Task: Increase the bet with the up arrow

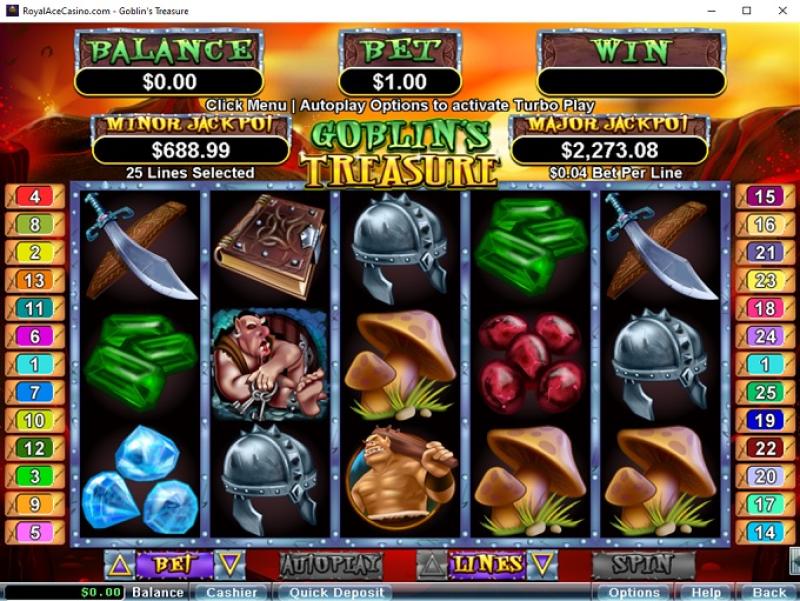Action: (120, 564)
